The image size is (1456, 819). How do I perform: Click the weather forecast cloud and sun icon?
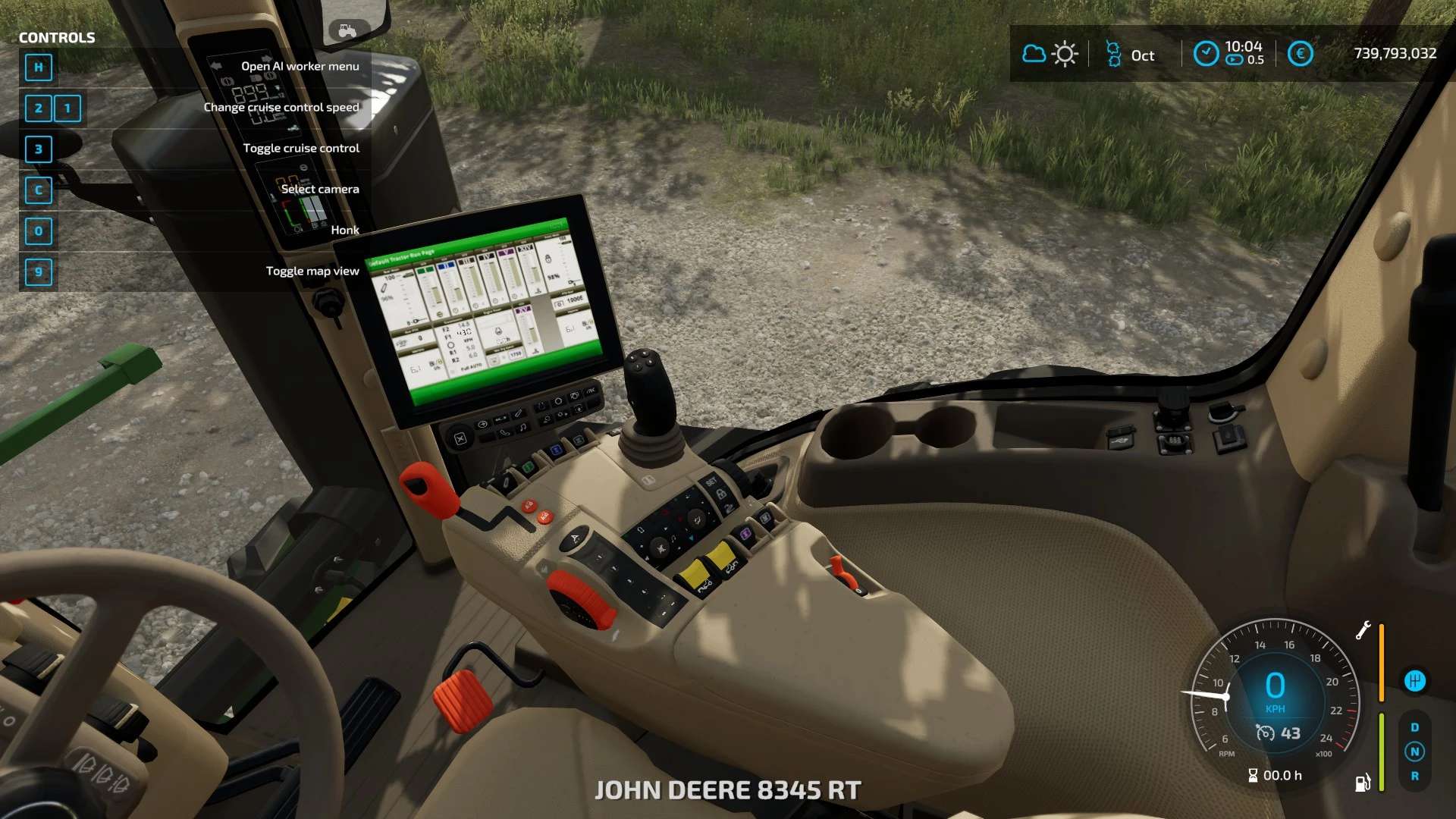coord(1050,54)
